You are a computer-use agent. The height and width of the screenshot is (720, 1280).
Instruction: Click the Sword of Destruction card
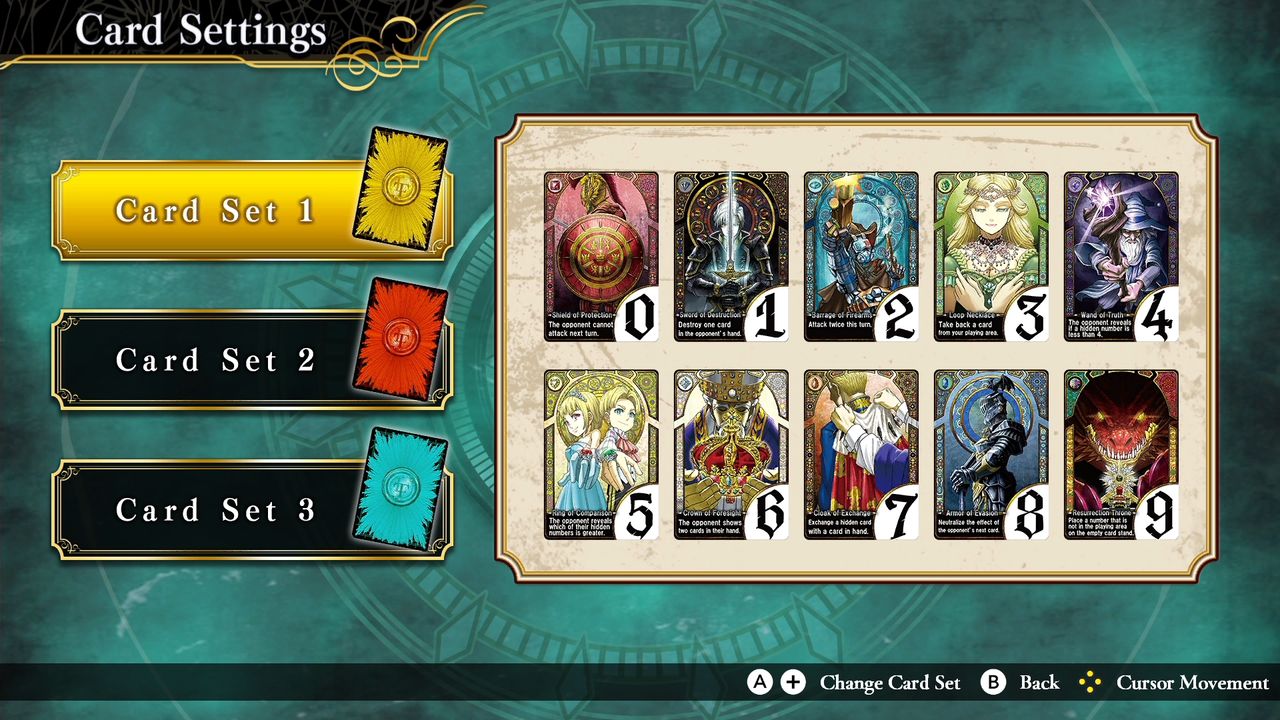pos(729,257)
